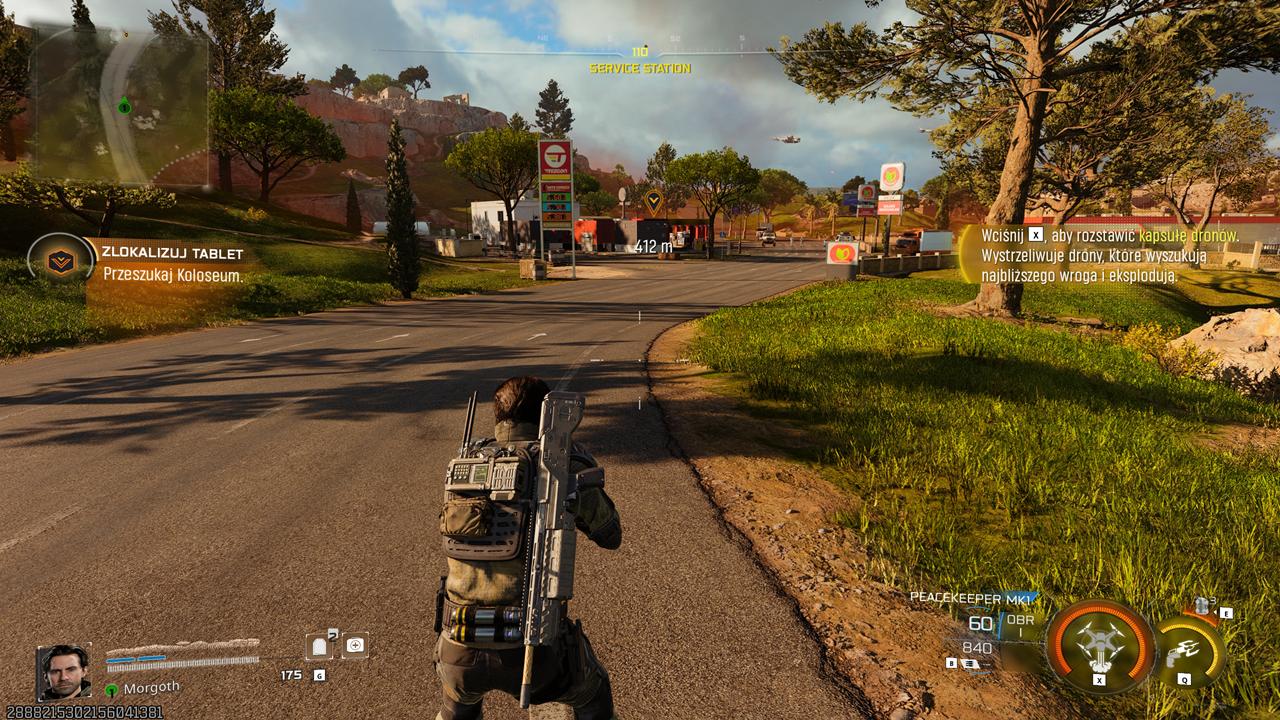1280x720 pixels.
Task: Select the armor plate slot
Action: pyautogui.click(x=321, y=646)
